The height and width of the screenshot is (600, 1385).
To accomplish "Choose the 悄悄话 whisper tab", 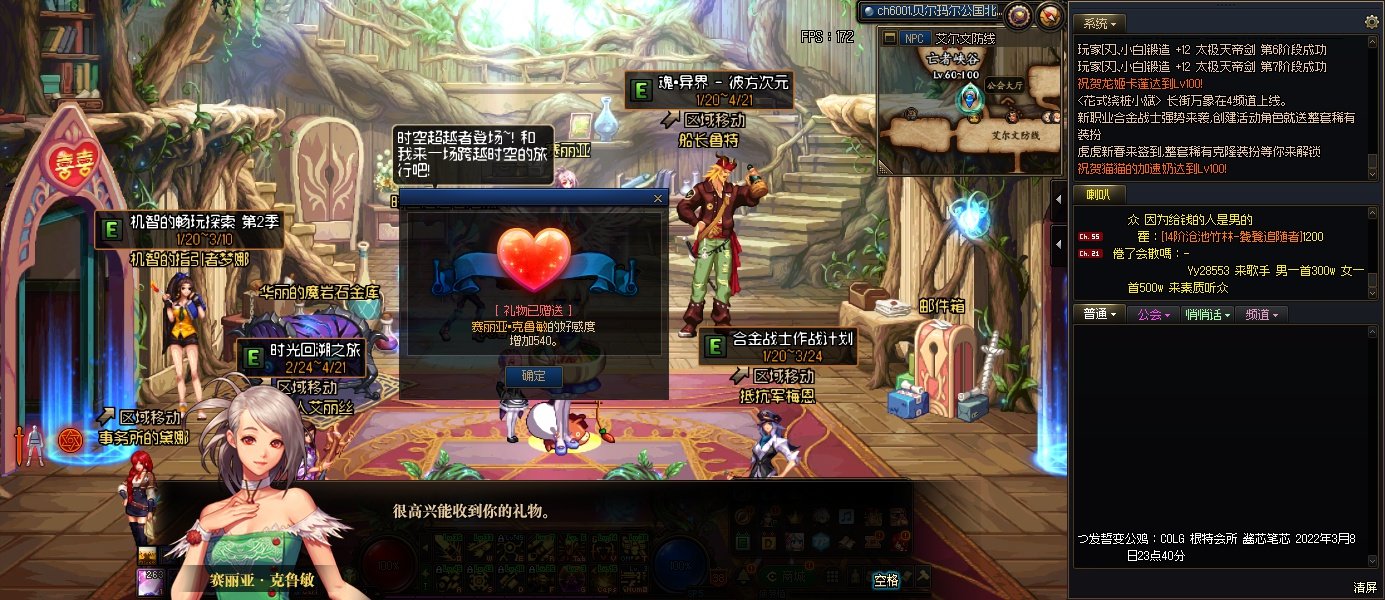I will [1205, 314].
